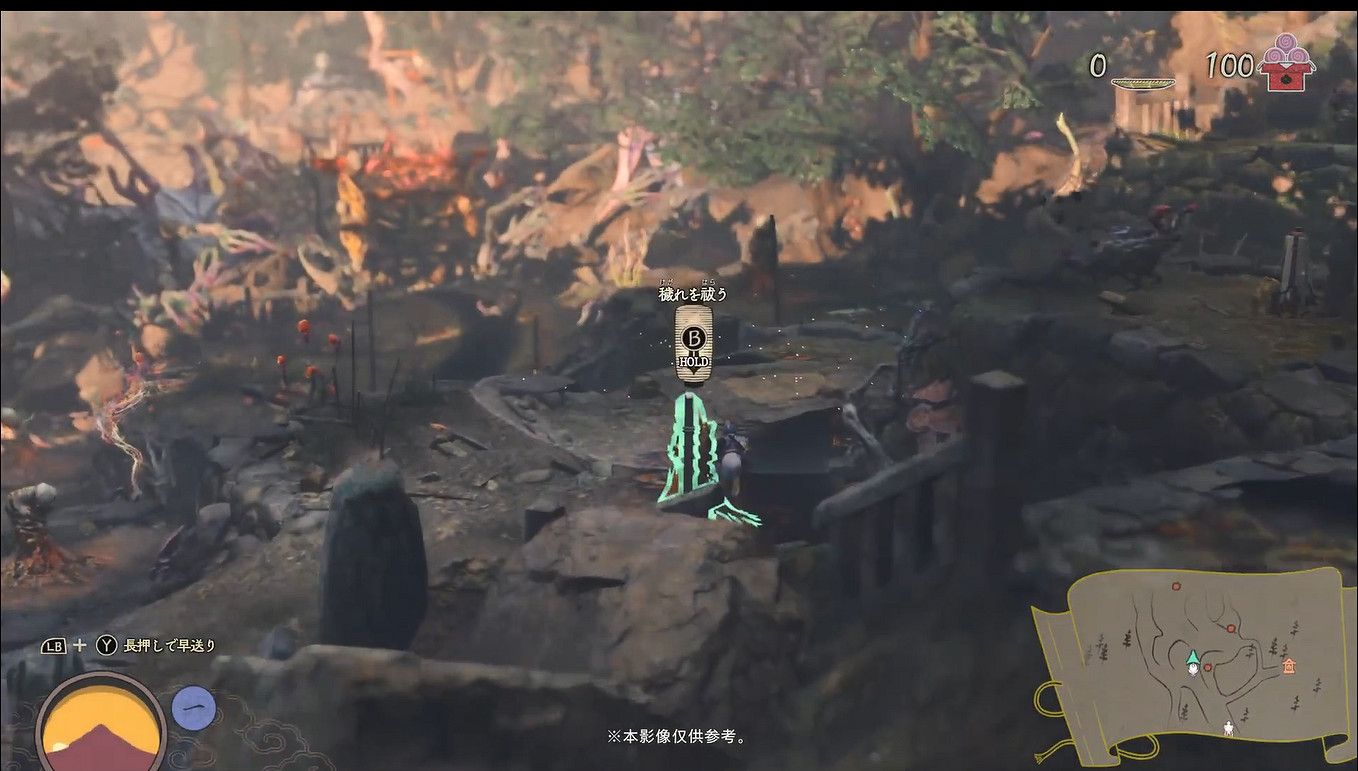
Task: Click the blue day-one badge near the compass
Action: pyautogui.click(x=194, y=708)
